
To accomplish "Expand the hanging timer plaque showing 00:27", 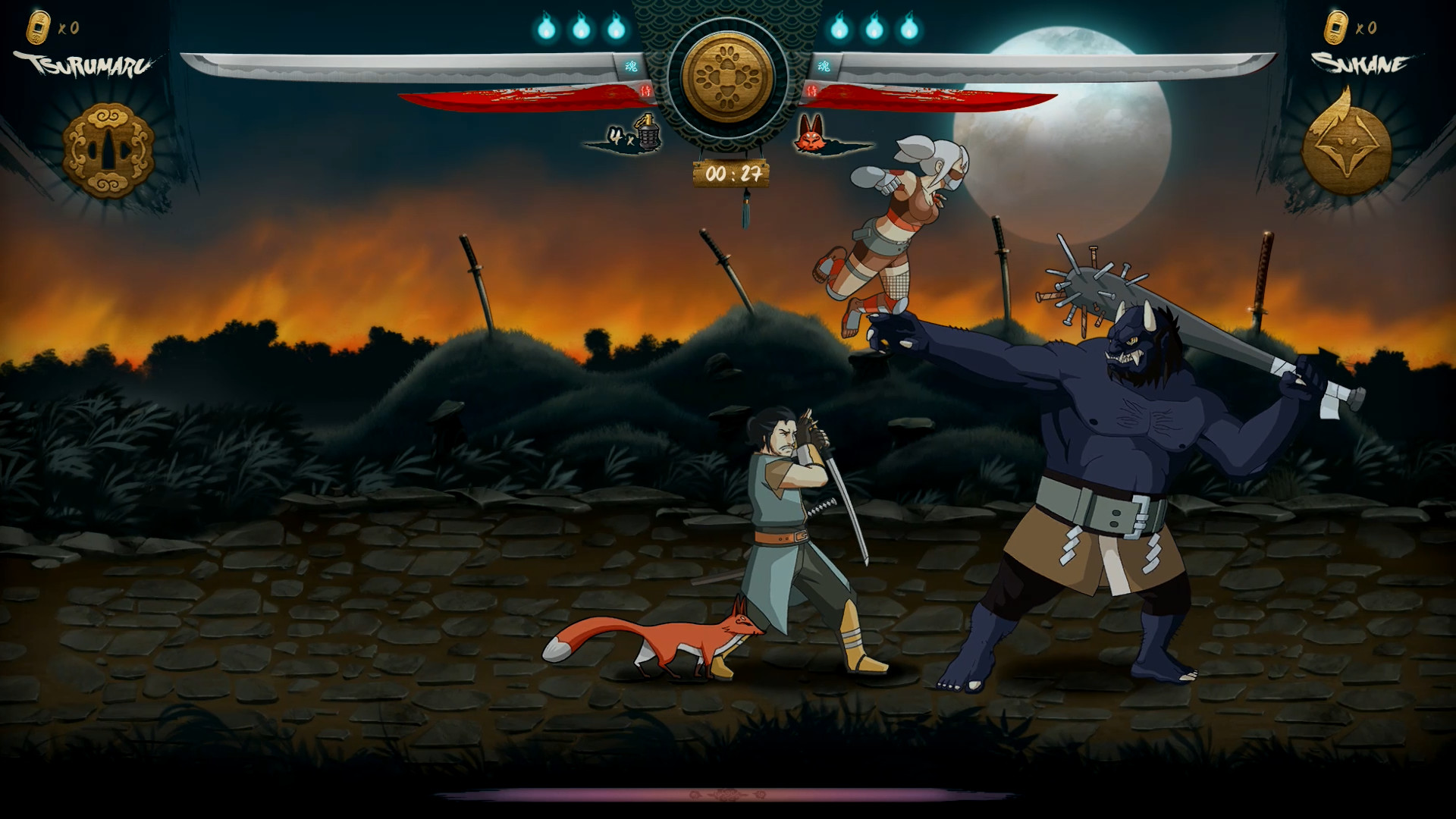I will point(730,172).
